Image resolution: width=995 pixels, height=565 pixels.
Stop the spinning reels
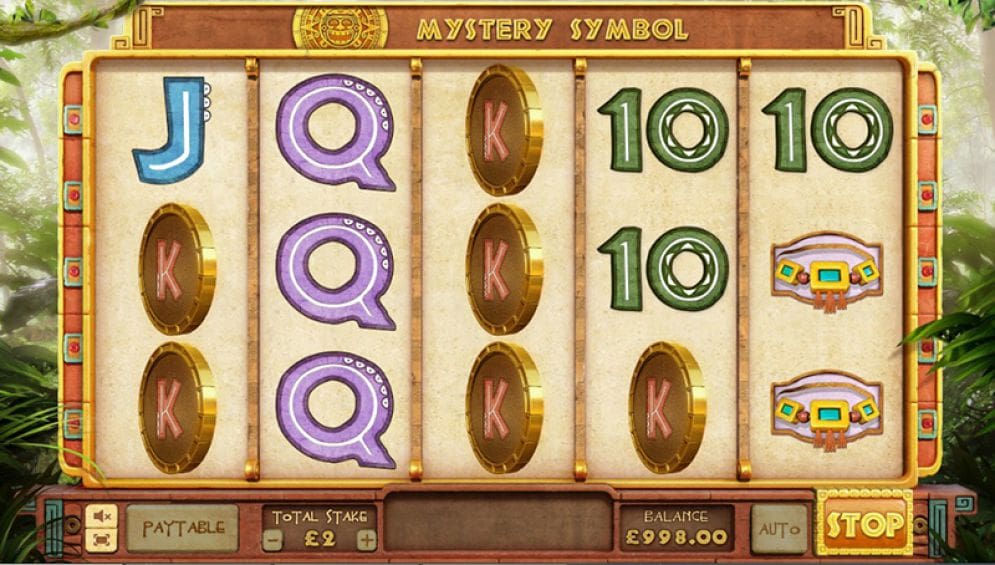click(865, 525)
